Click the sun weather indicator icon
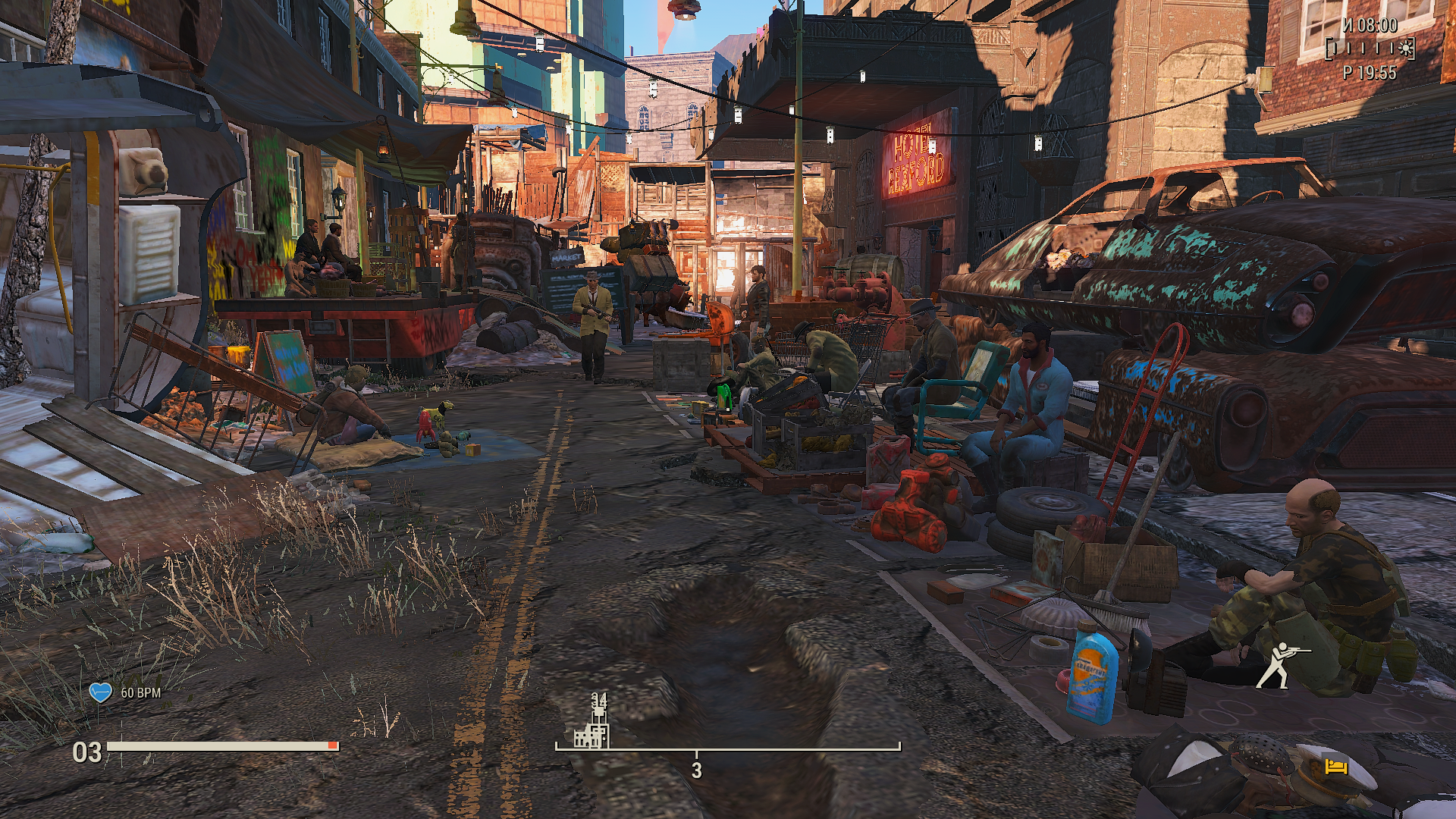 coord(1407,49)
